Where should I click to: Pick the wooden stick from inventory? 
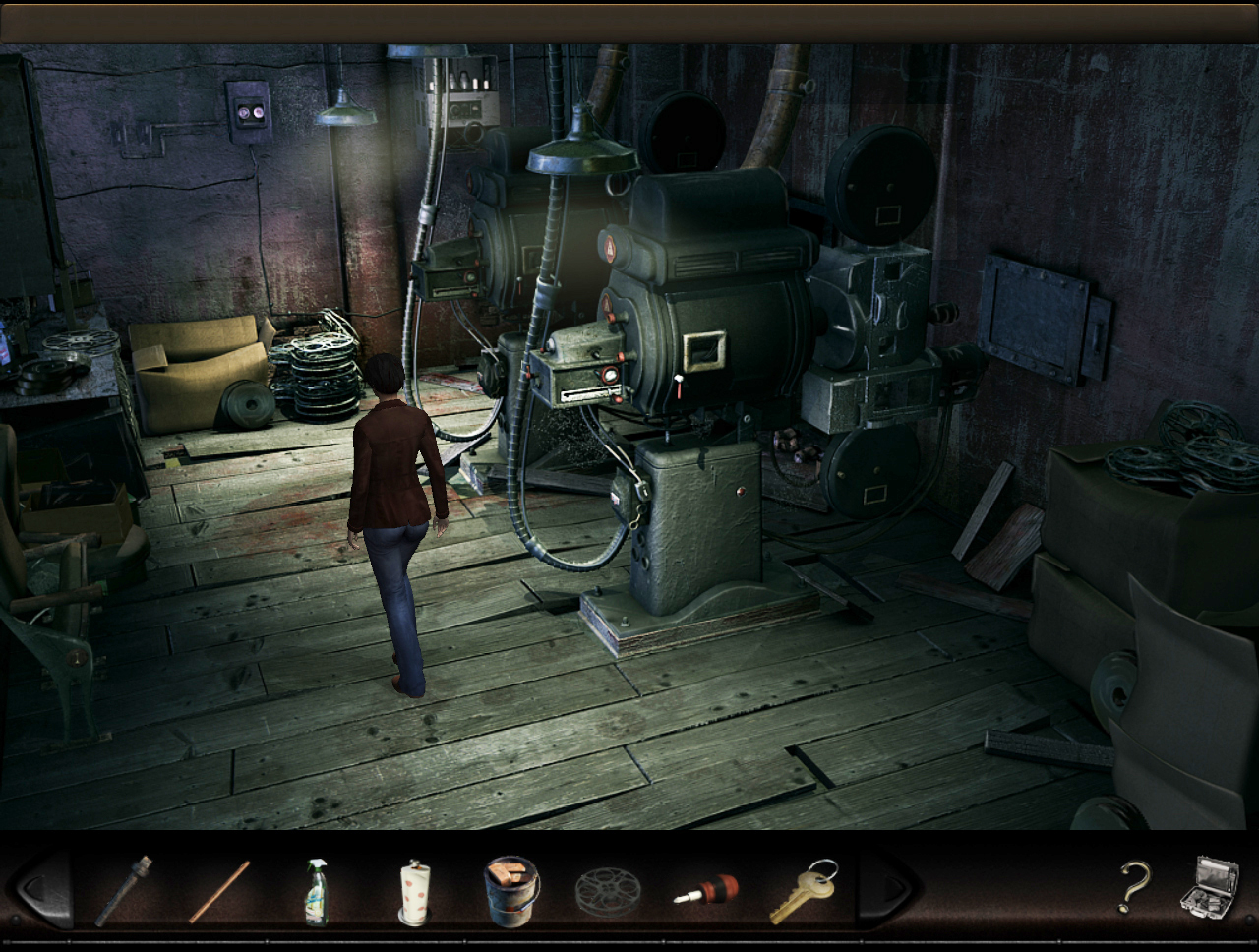[x=219, y=891]
